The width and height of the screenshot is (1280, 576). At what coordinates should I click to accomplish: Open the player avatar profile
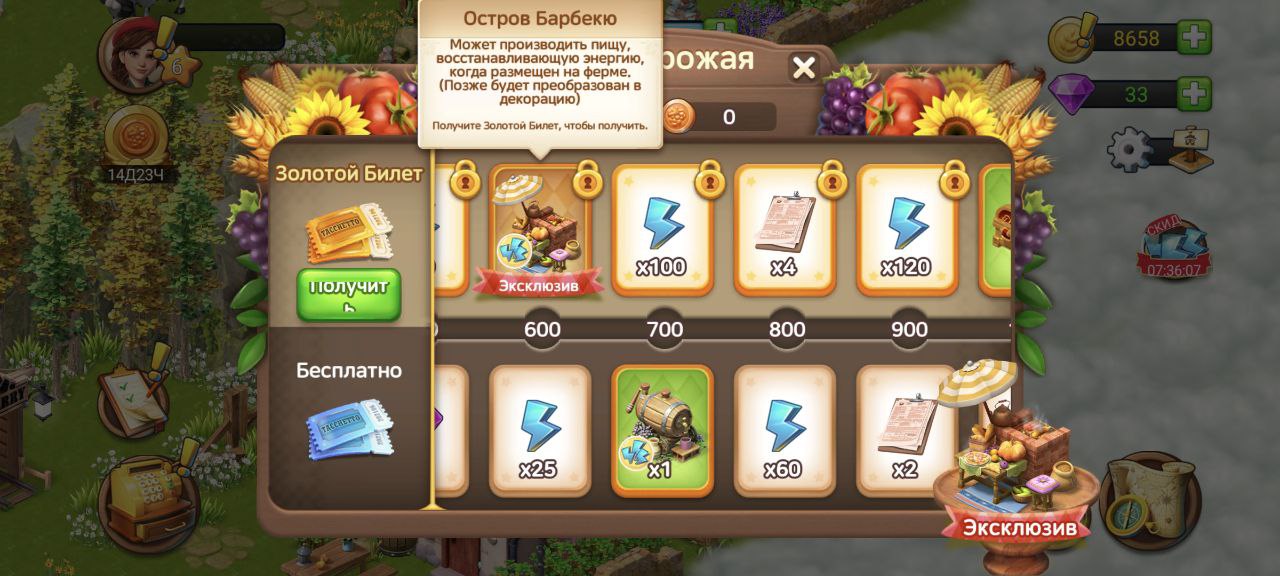click(x=137, y=53)
